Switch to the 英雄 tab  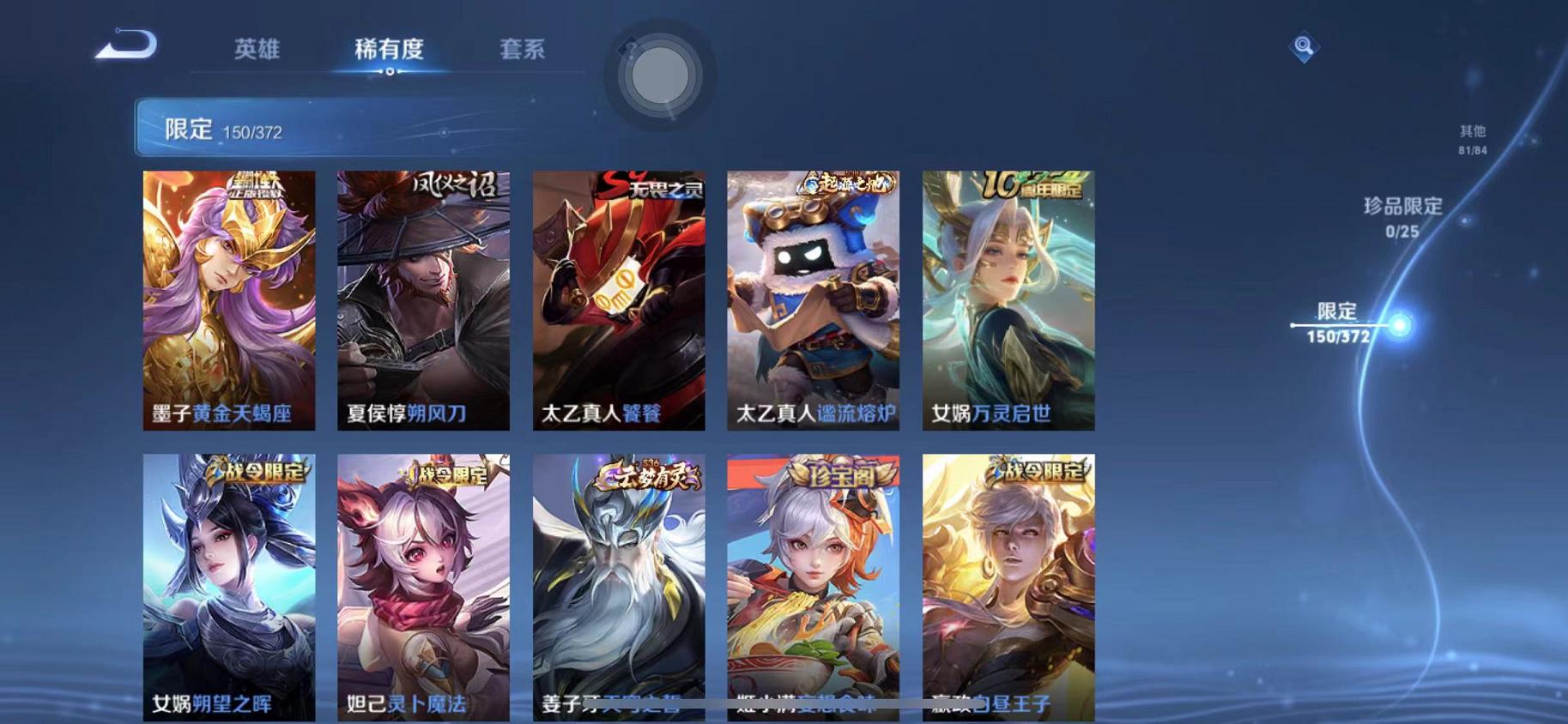click(x=260, y=49)
